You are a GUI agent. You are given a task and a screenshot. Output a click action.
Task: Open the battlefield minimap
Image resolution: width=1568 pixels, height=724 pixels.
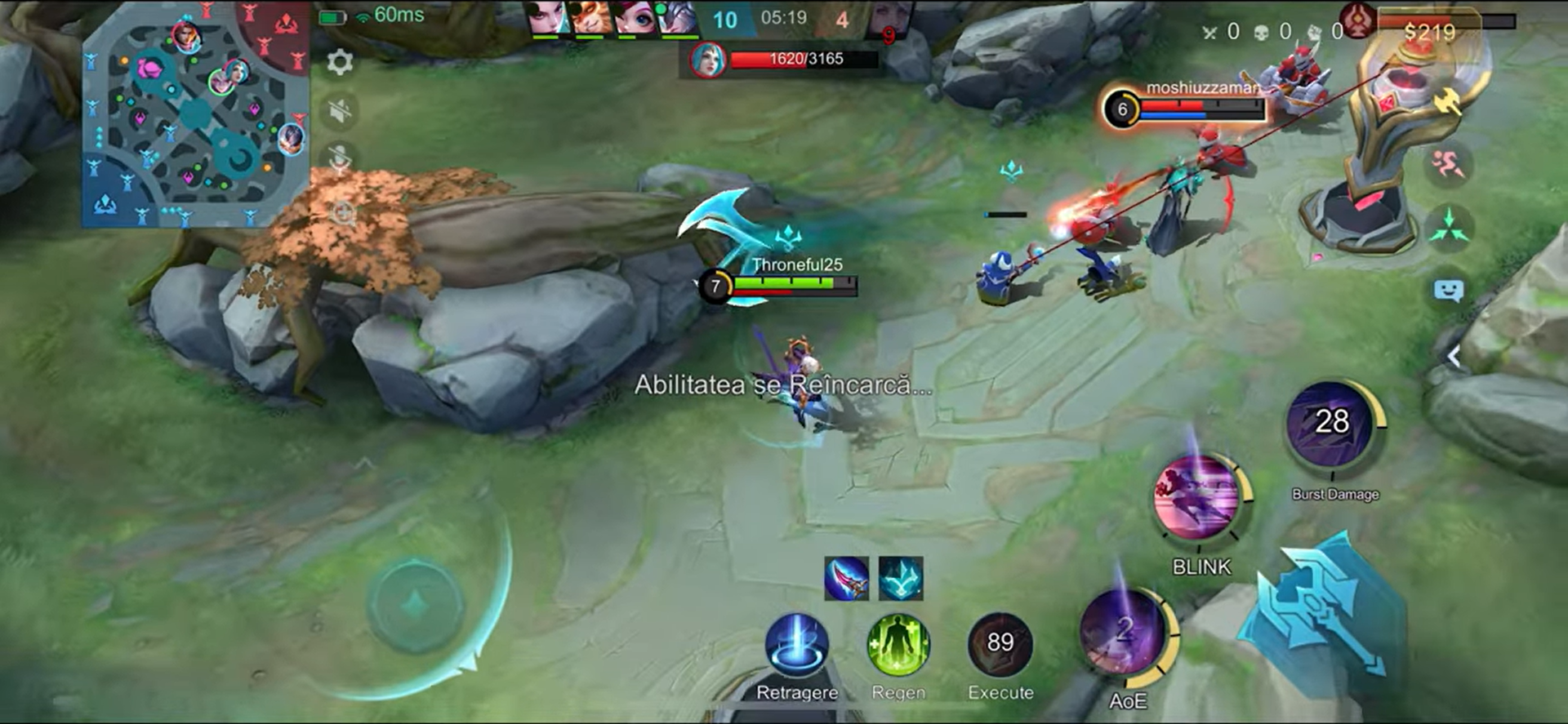click(x=196, y=114)
